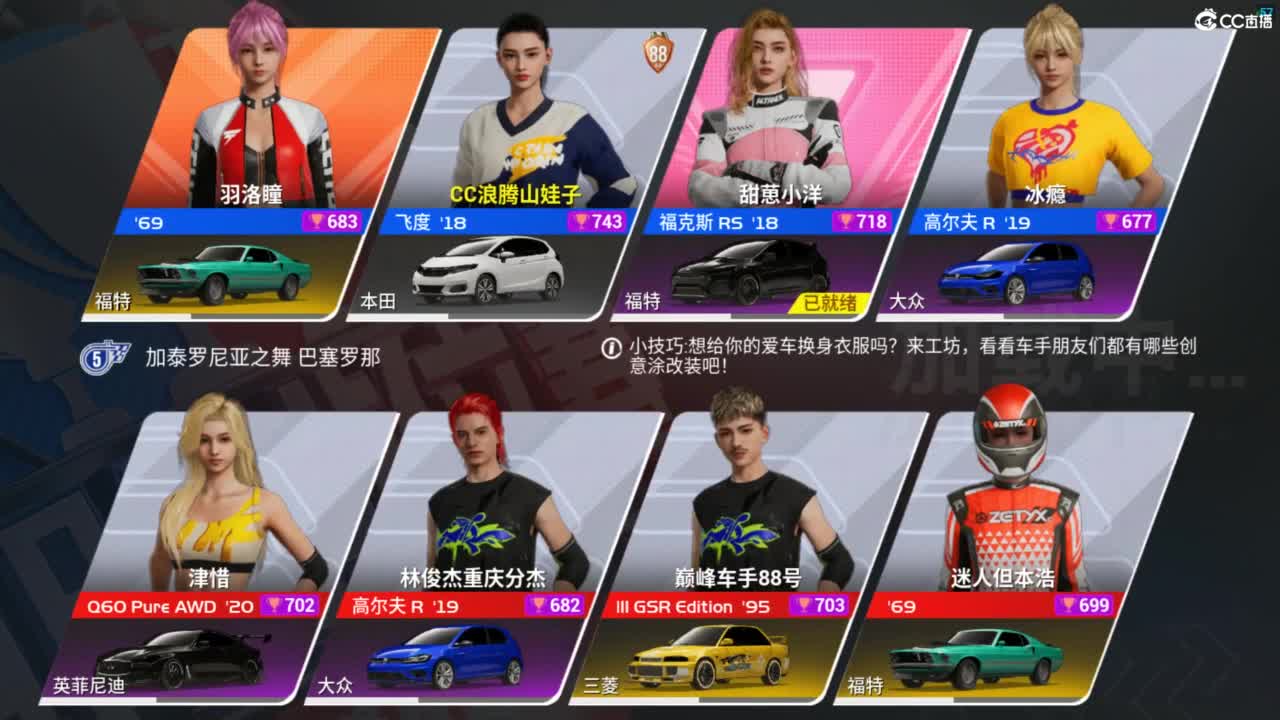Open the info icon before the 小技巧 tip

tap(610, 349)
